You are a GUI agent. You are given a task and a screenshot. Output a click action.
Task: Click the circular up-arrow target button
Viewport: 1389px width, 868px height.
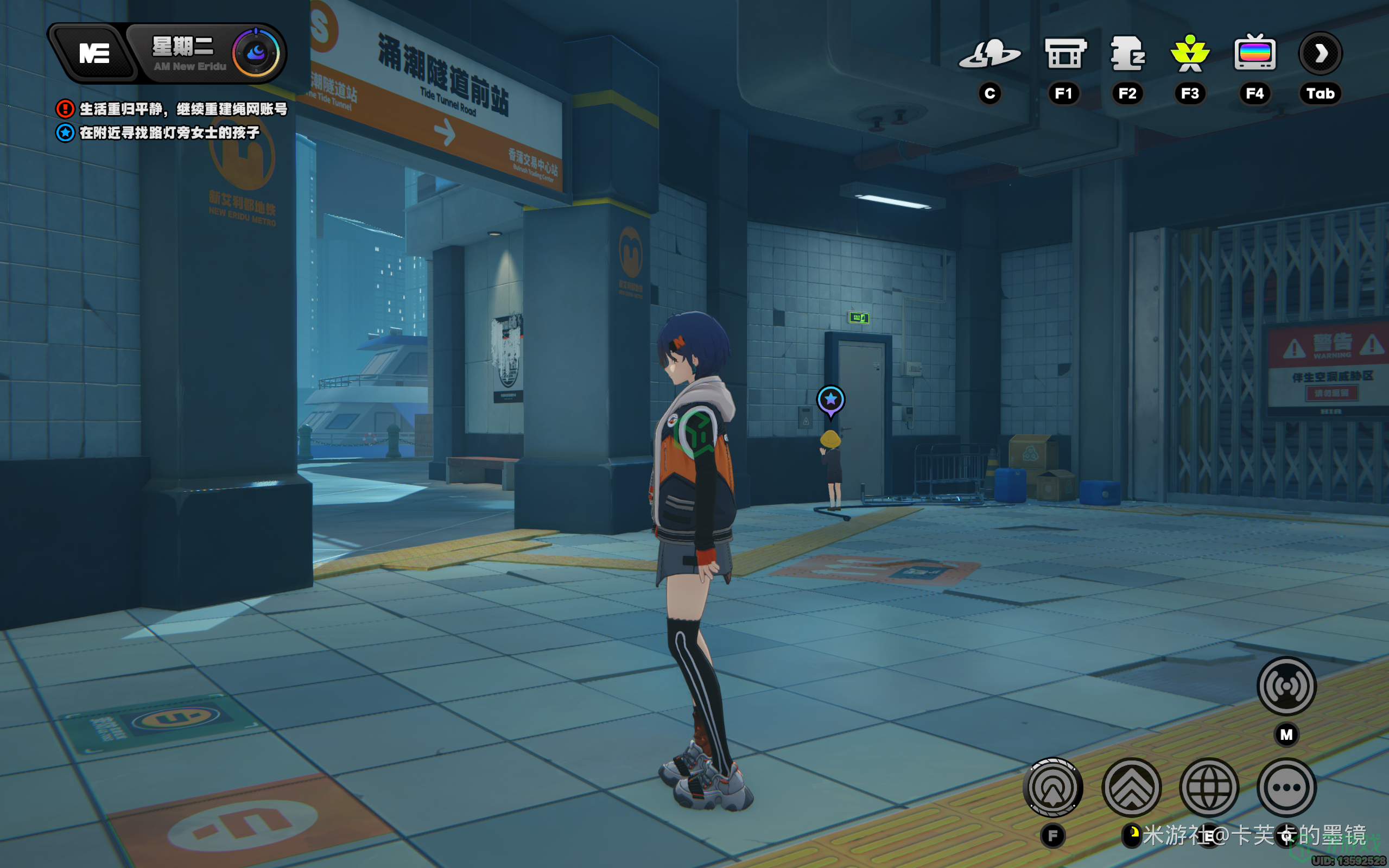[x=1052, y=787]
